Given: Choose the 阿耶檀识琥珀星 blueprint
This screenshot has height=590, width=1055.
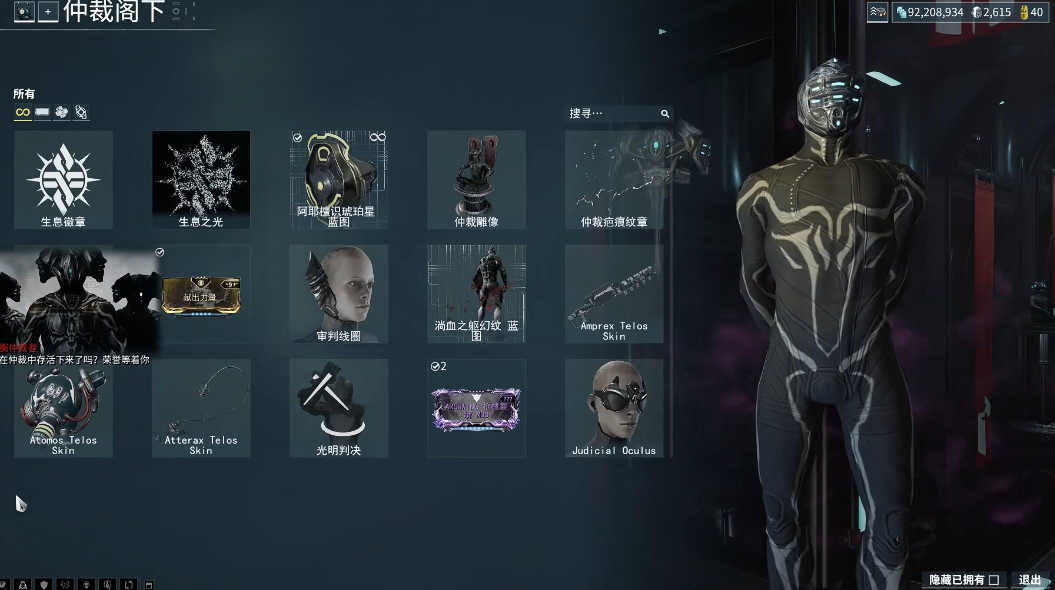Looking at the screenshot, I should click(x=338, y=180).
